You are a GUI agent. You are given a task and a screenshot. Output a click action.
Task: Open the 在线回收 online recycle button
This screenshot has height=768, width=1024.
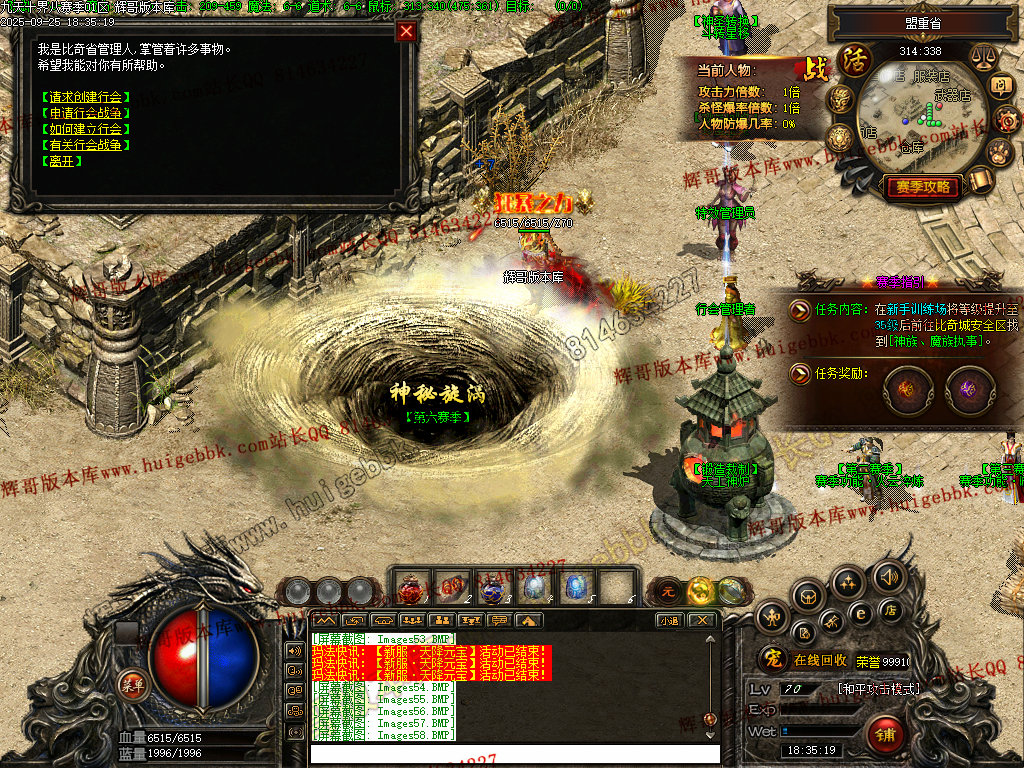tap(820, 661)
